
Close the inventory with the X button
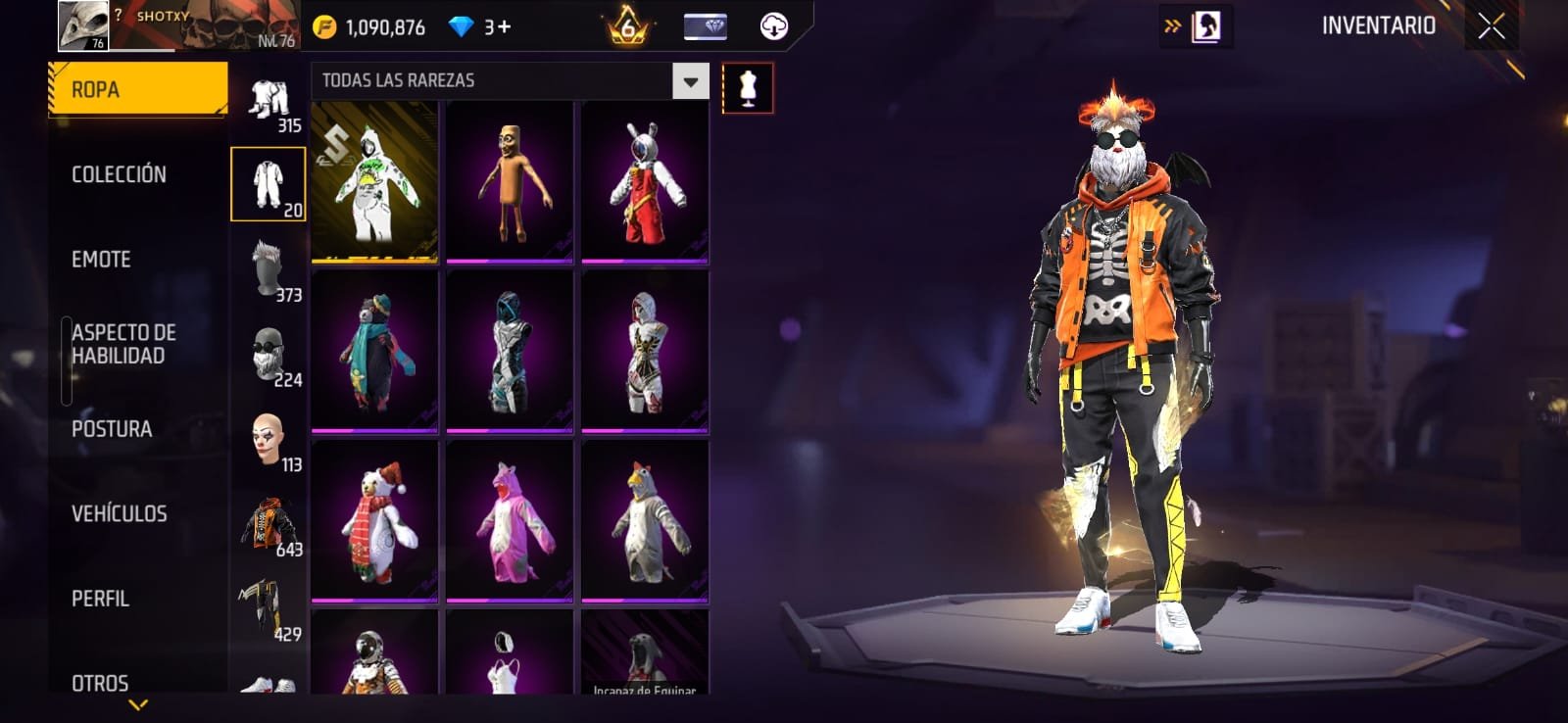coord(1491,26)
